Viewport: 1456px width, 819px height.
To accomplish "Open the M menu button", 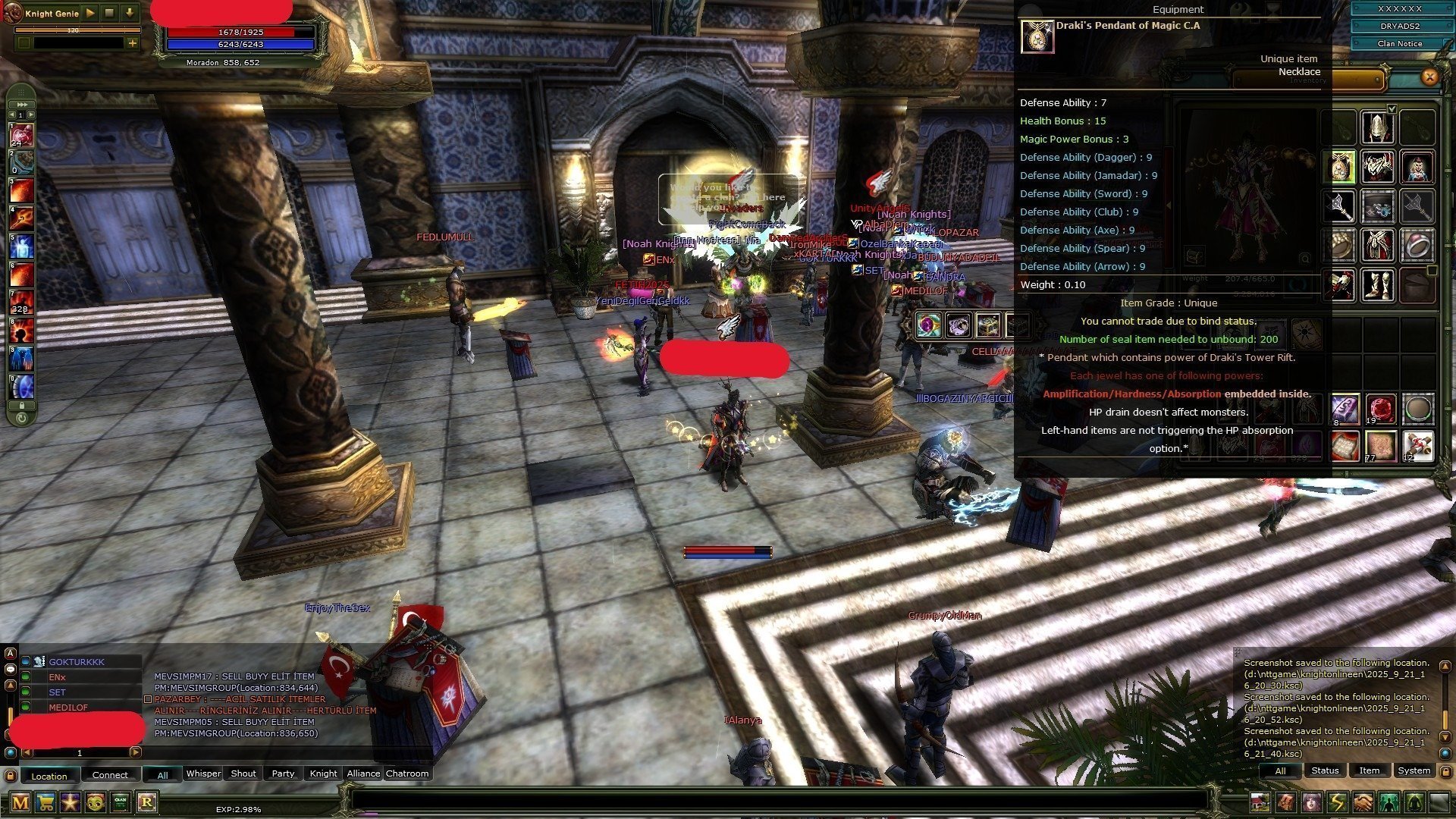I will point(20,802).
